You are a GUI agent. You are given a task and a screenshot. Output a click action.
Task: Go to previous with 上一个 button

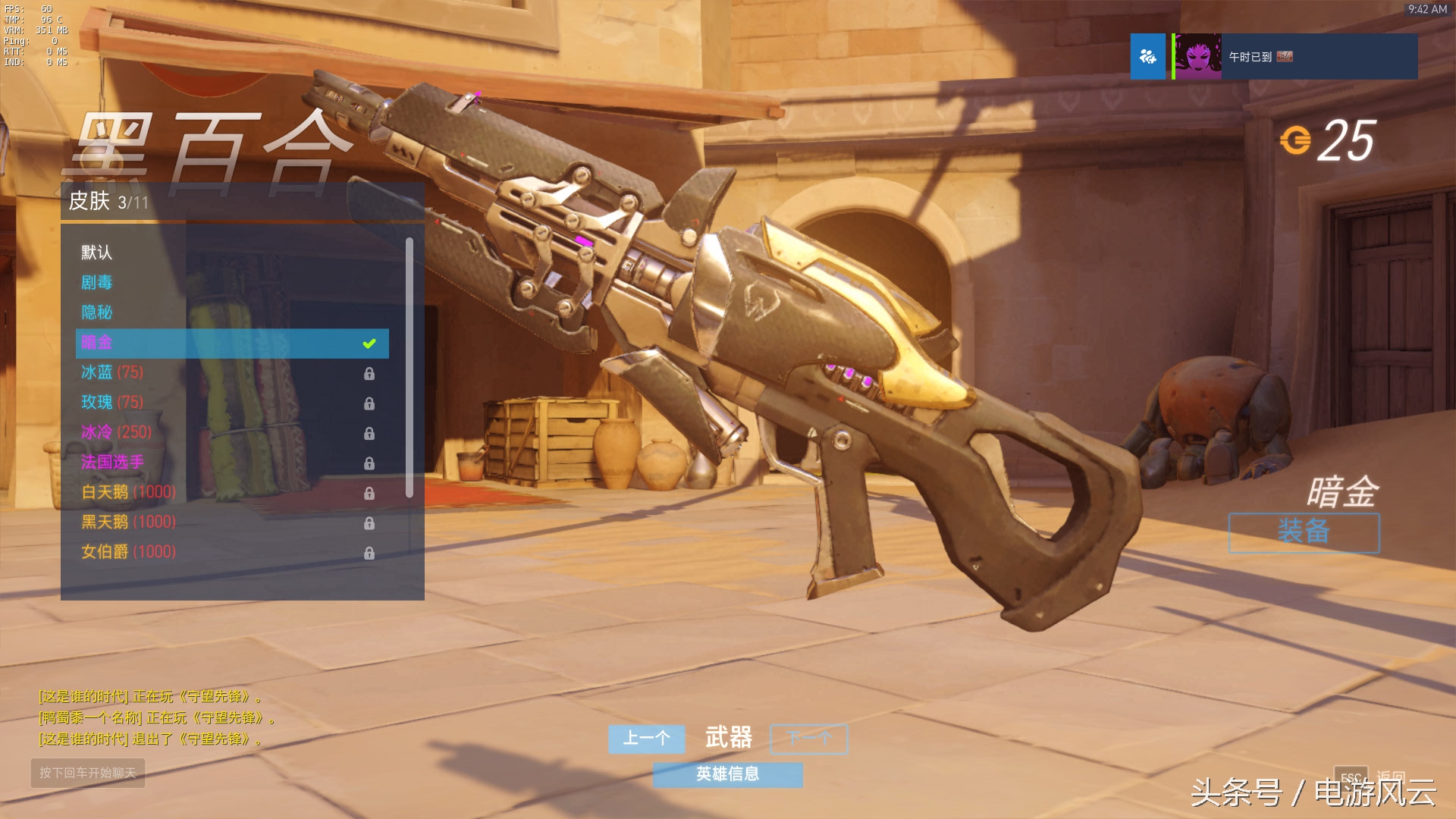pos(646,739)
